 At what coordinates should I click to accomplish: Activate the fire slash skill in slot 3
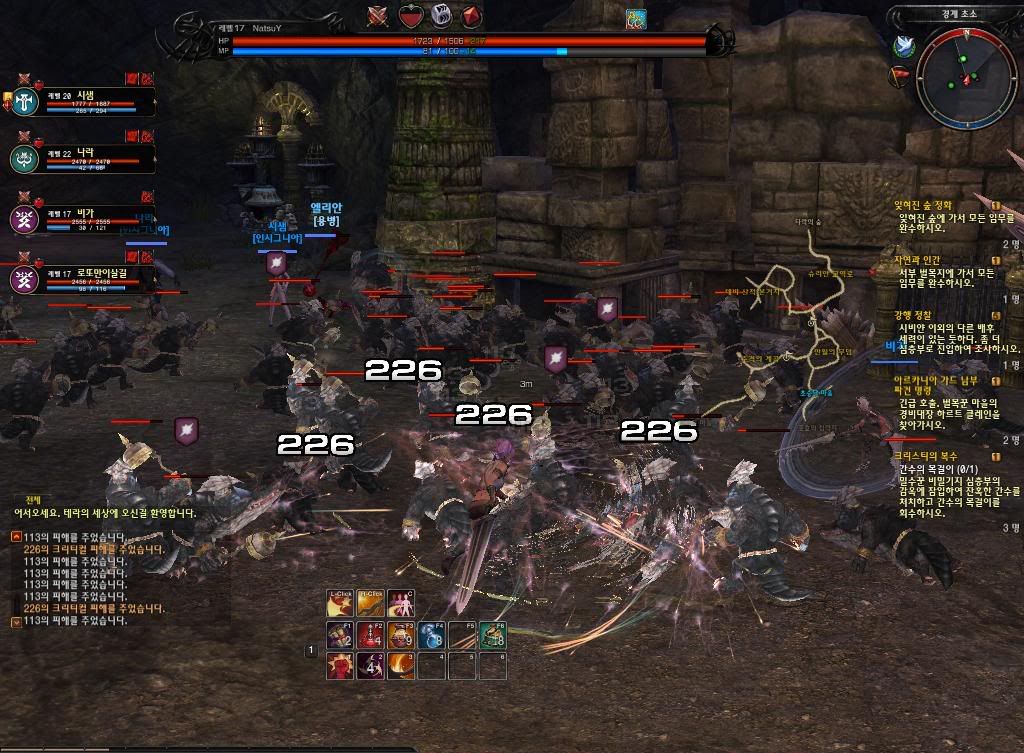pos(401,665)
